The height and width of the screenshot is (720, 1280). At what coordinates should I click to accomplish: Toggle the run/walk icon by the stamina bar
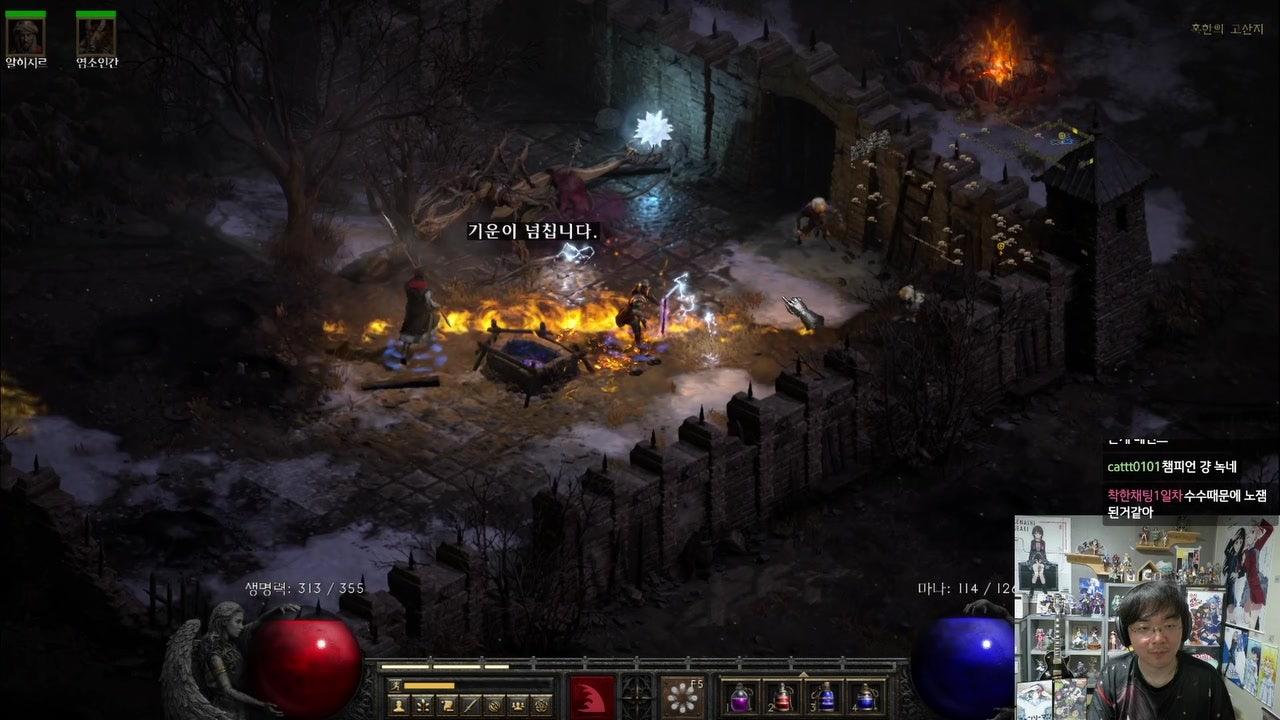395,685
